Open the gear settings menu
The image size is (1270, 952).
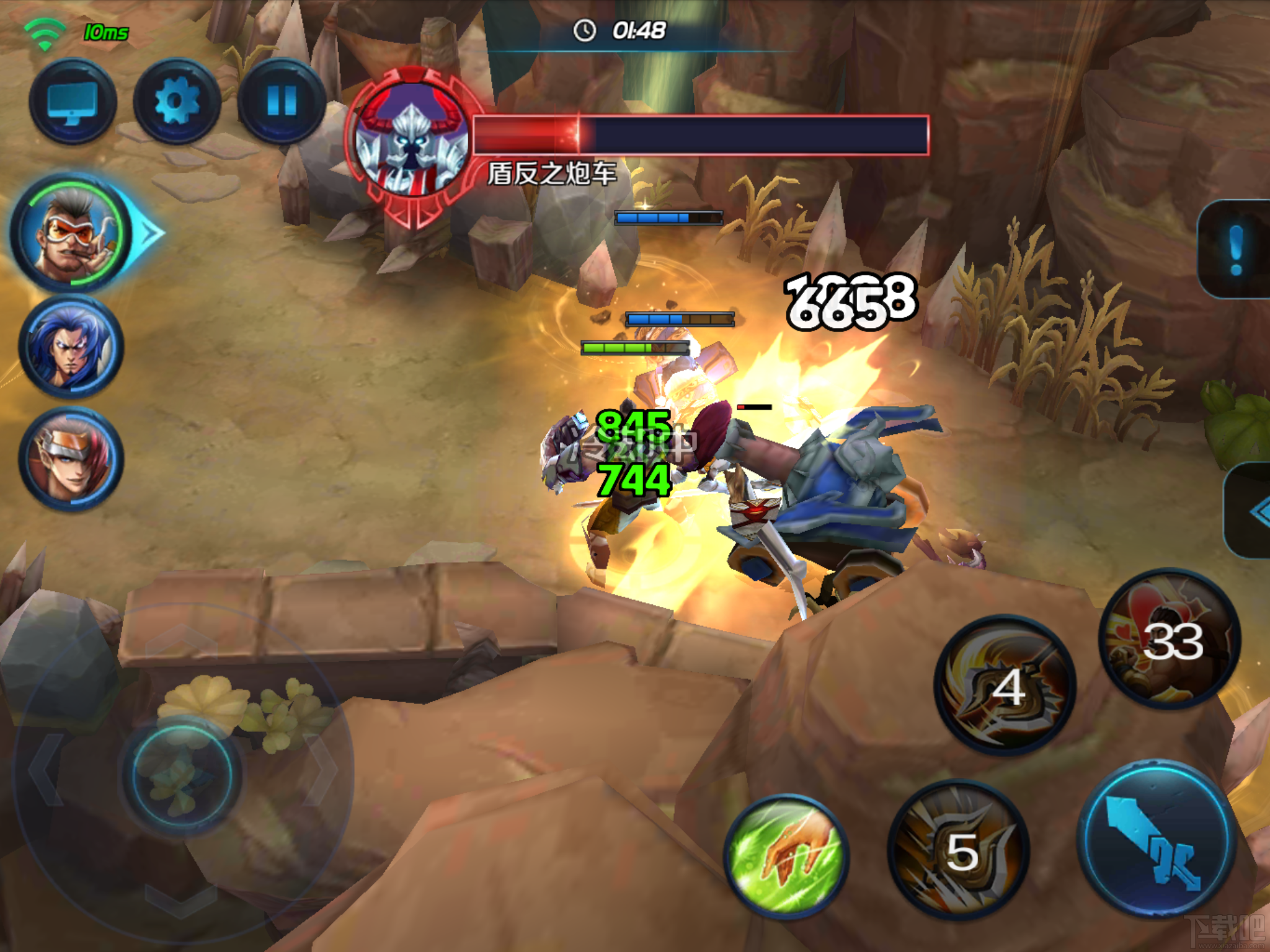coord(177,102)
